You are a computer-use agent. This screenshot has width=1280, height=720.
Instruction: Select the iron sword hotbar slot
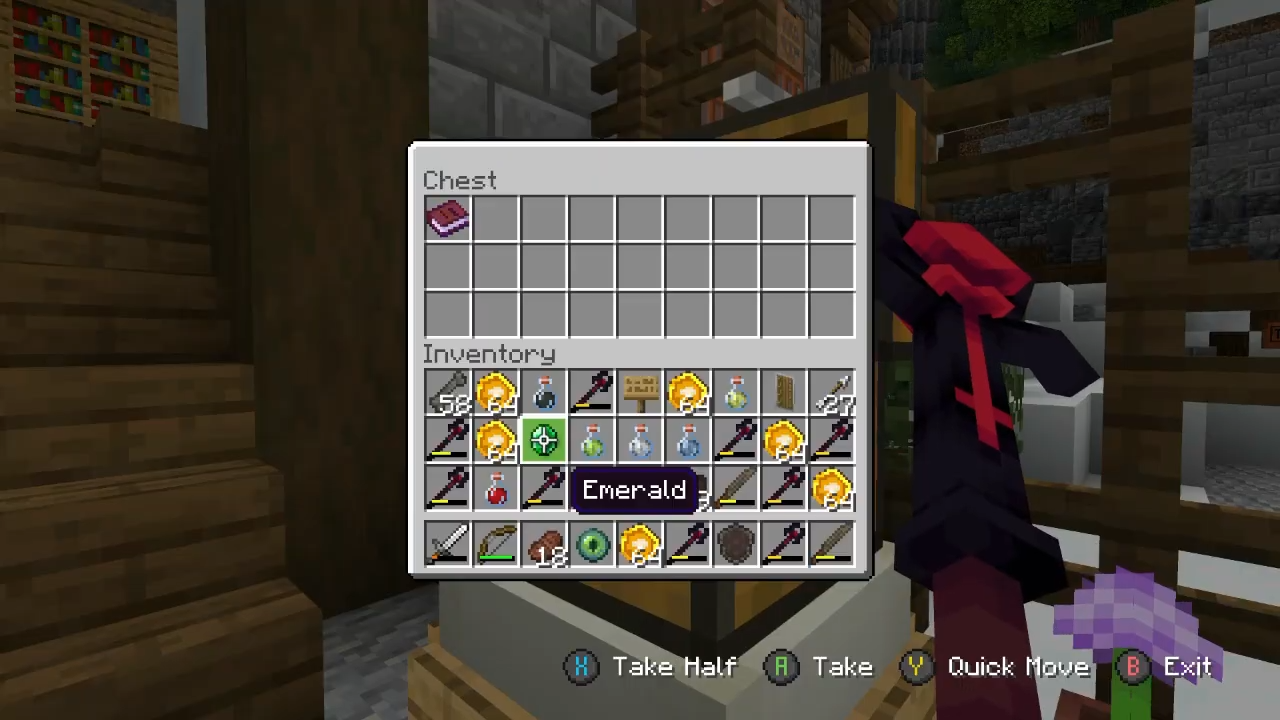point(447,545)
